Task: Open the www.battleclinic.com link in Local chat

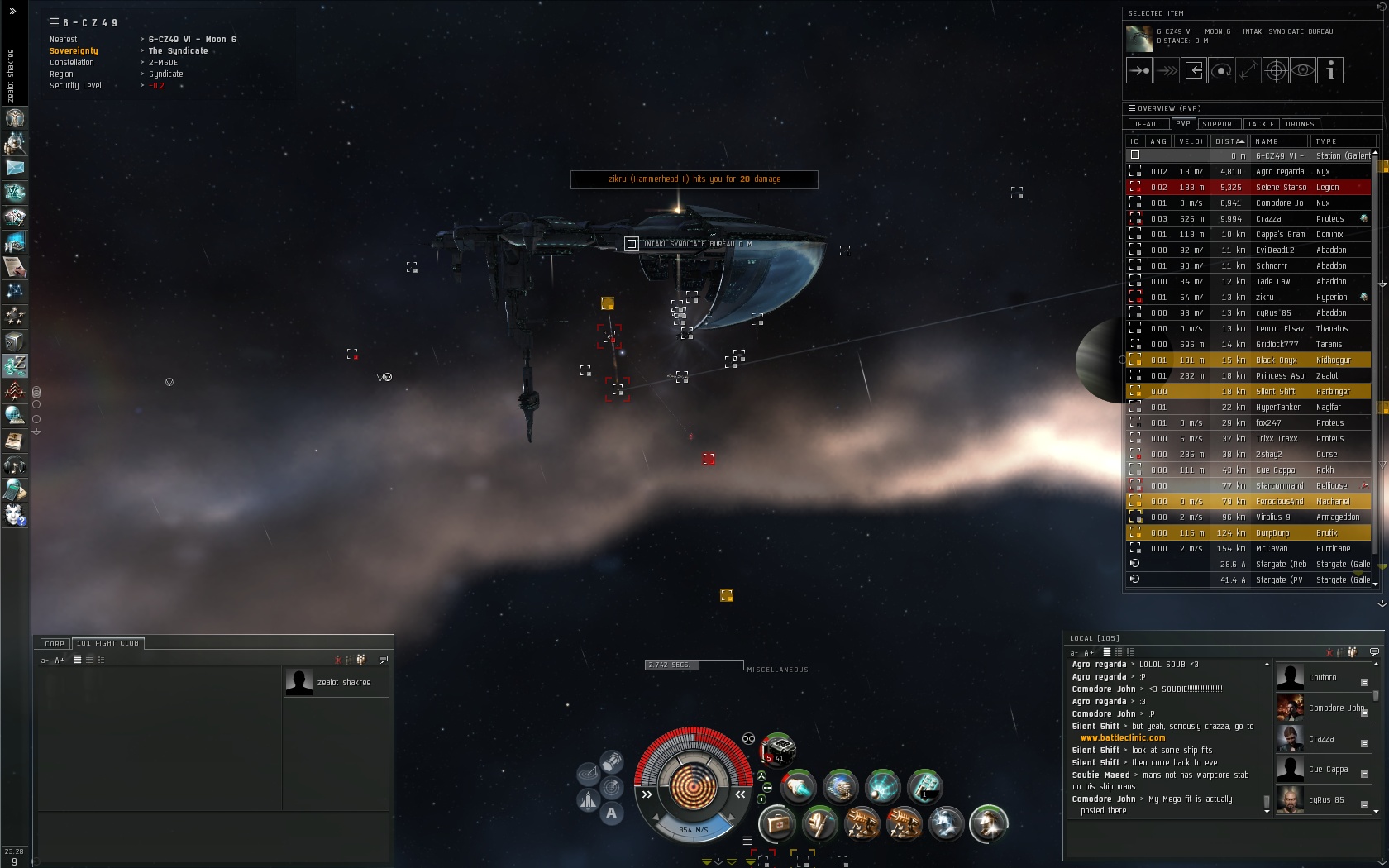Action: point(1122,738)
